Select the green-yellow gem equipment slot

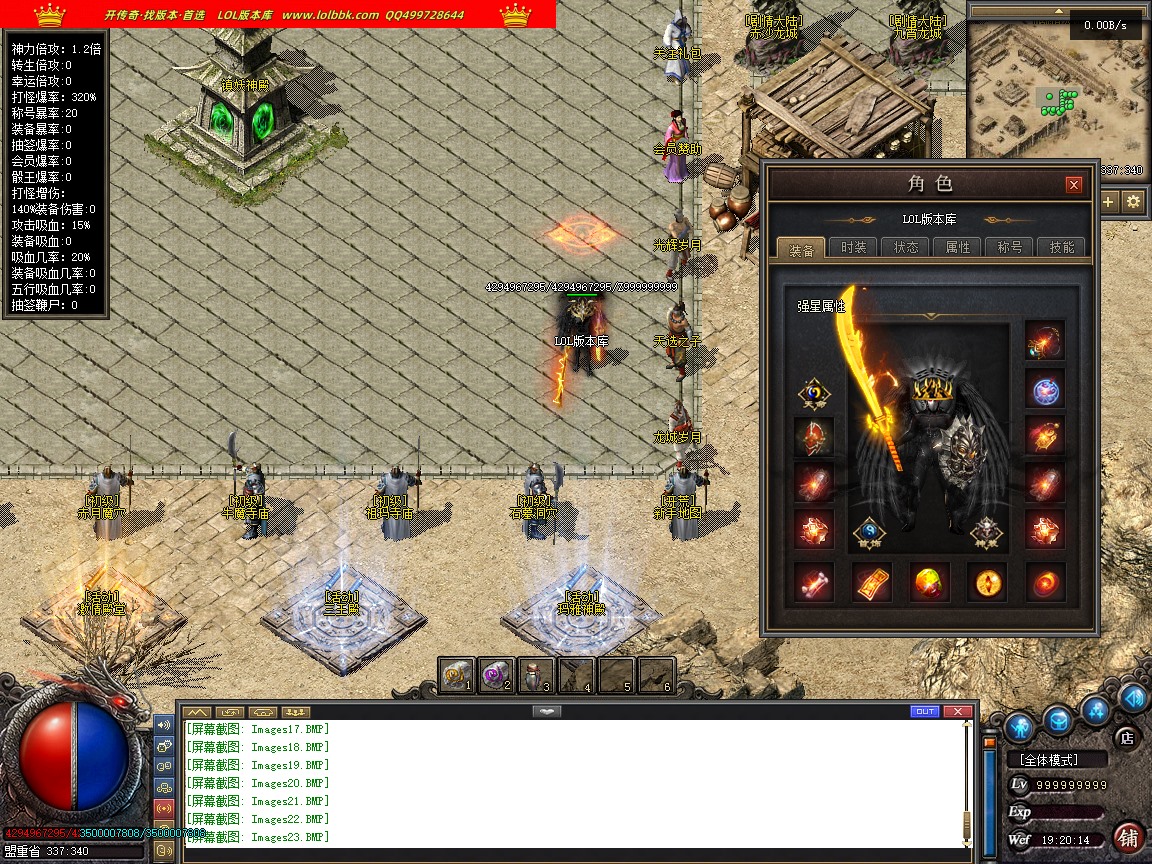(x=929, y=582)
